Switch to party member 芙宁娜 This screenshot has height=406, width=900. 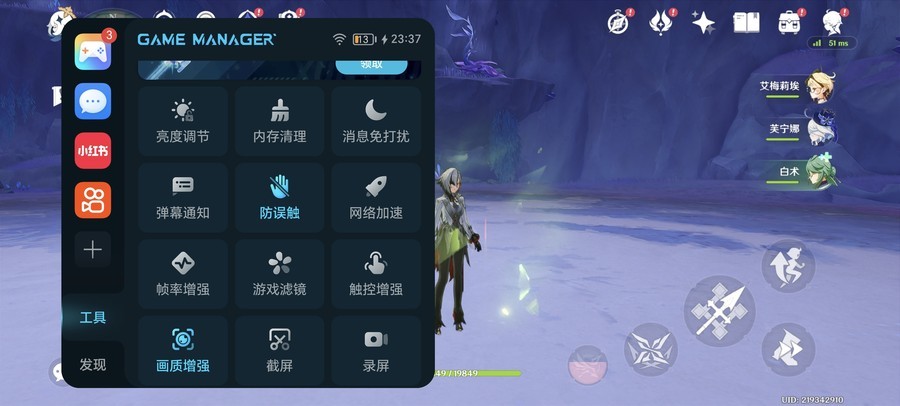tap(823, 129)
